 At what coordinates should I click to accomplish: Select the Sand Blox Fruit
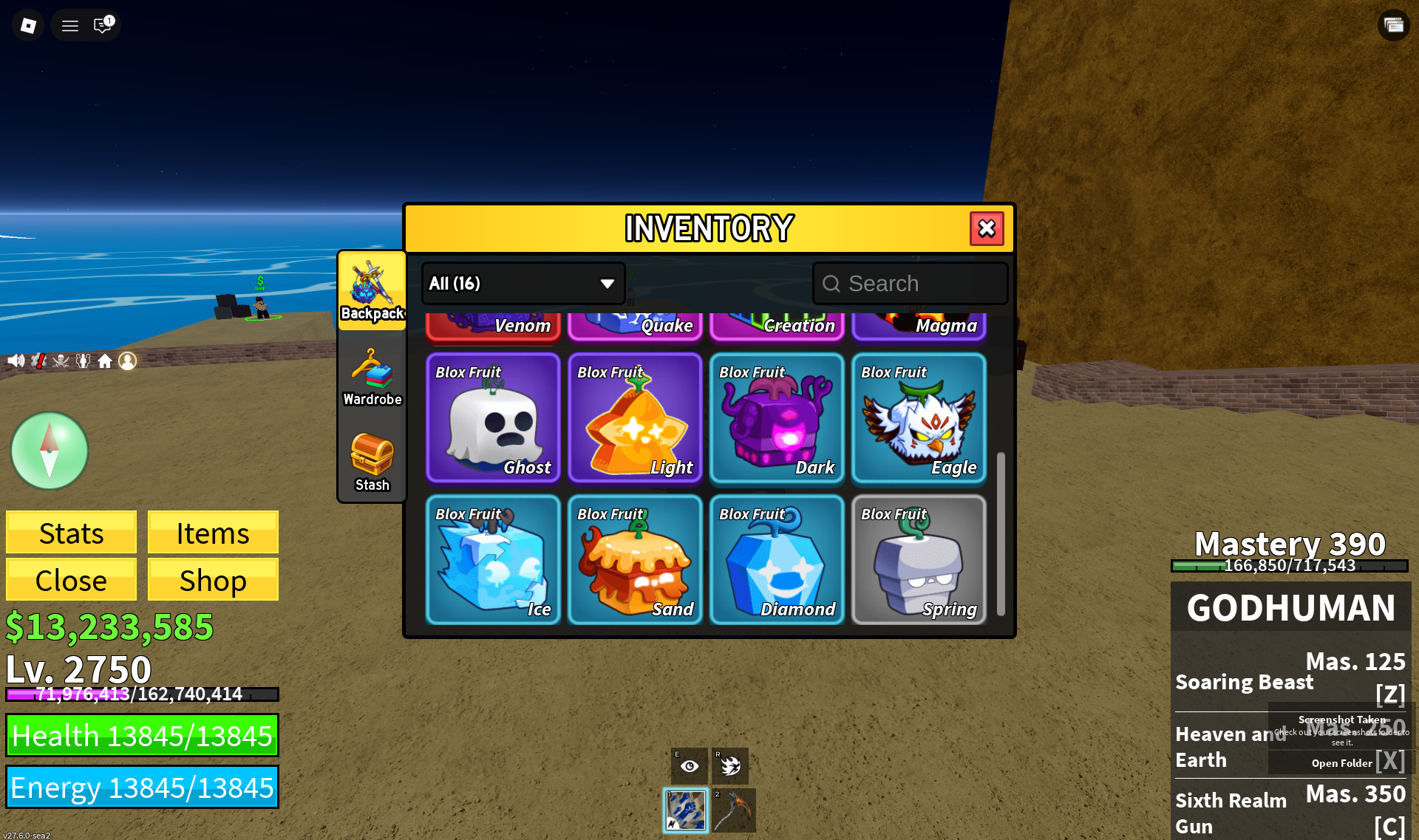635,559
